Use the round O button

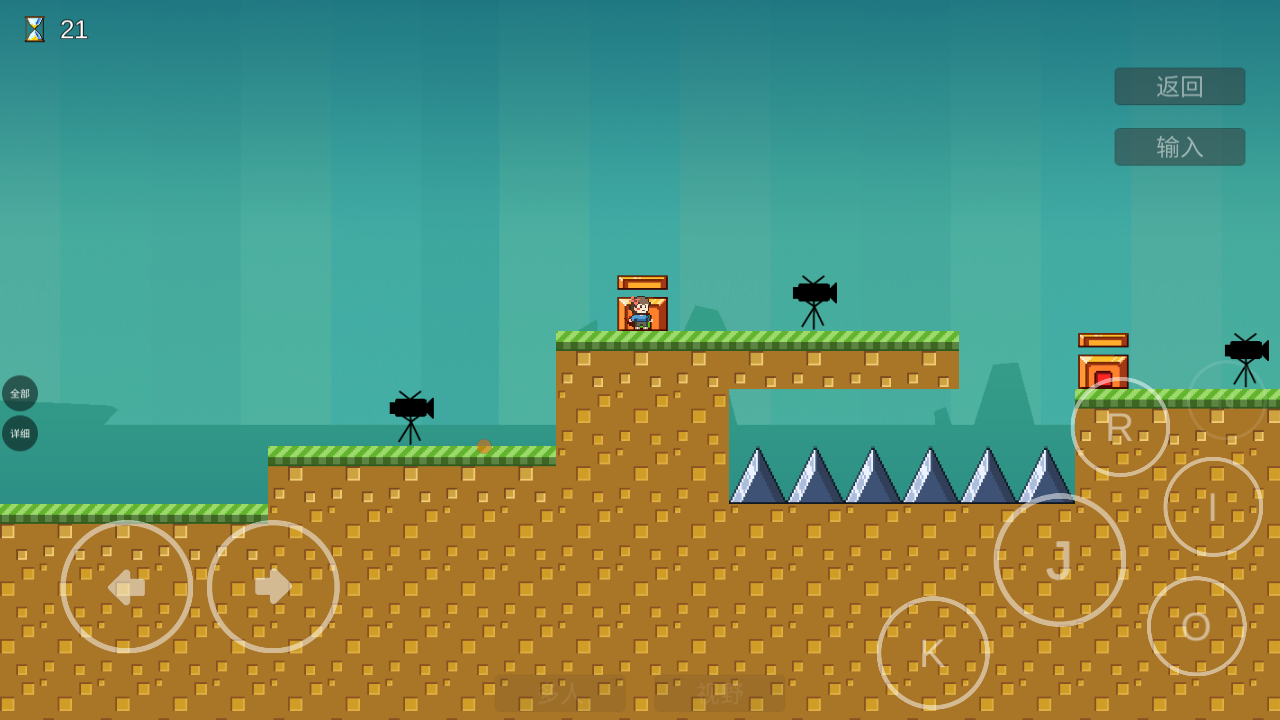[1197, 626]
